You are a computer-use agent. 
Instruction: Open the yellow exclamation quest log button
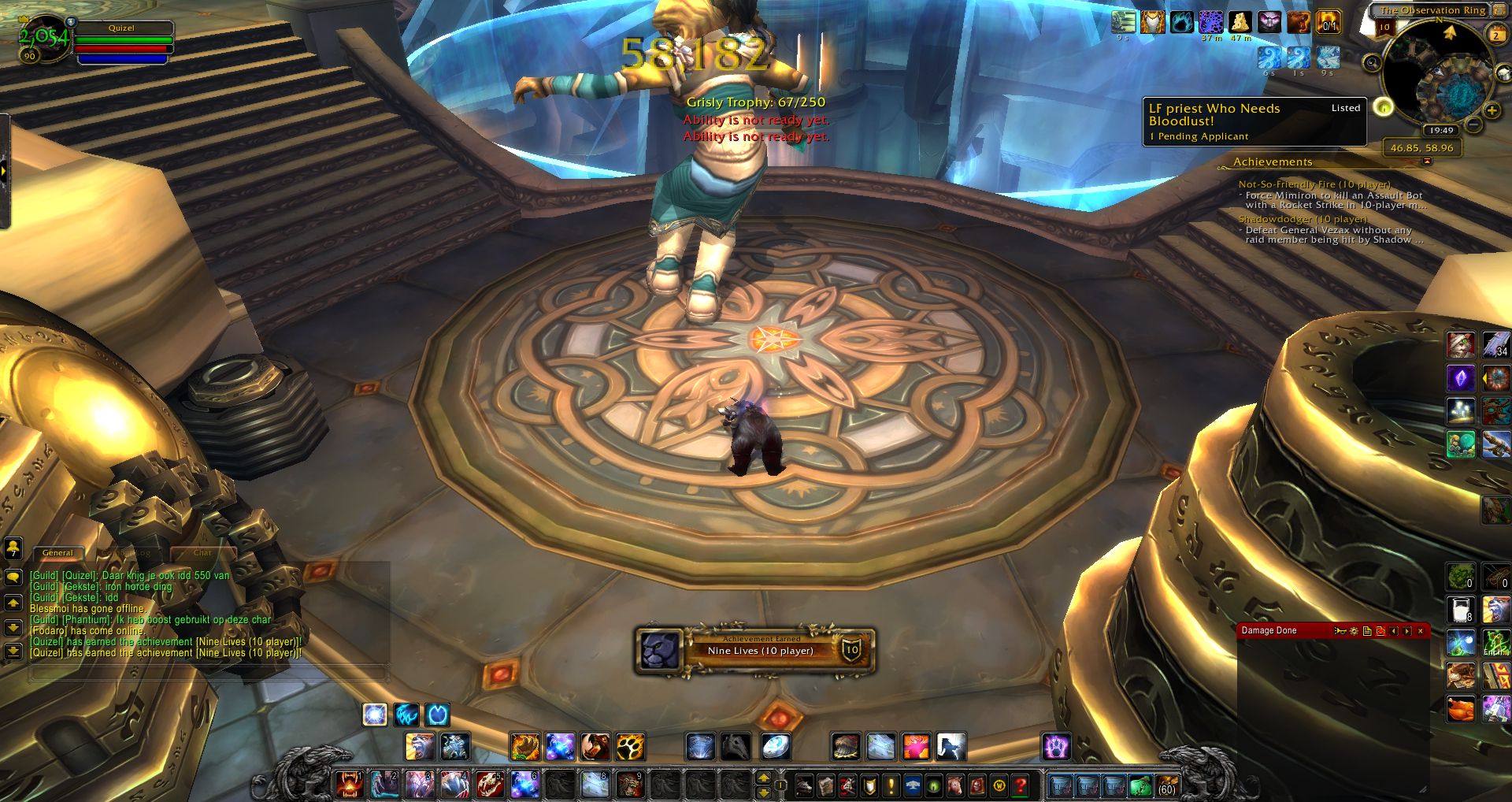pos(891,785)
